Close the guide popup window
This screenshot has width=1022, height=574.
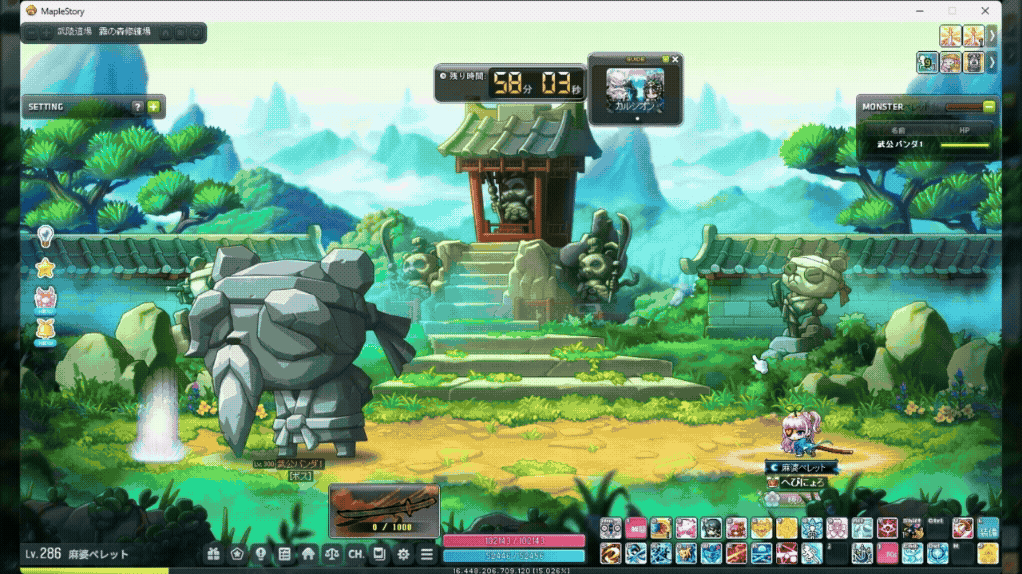pos(675,60)
